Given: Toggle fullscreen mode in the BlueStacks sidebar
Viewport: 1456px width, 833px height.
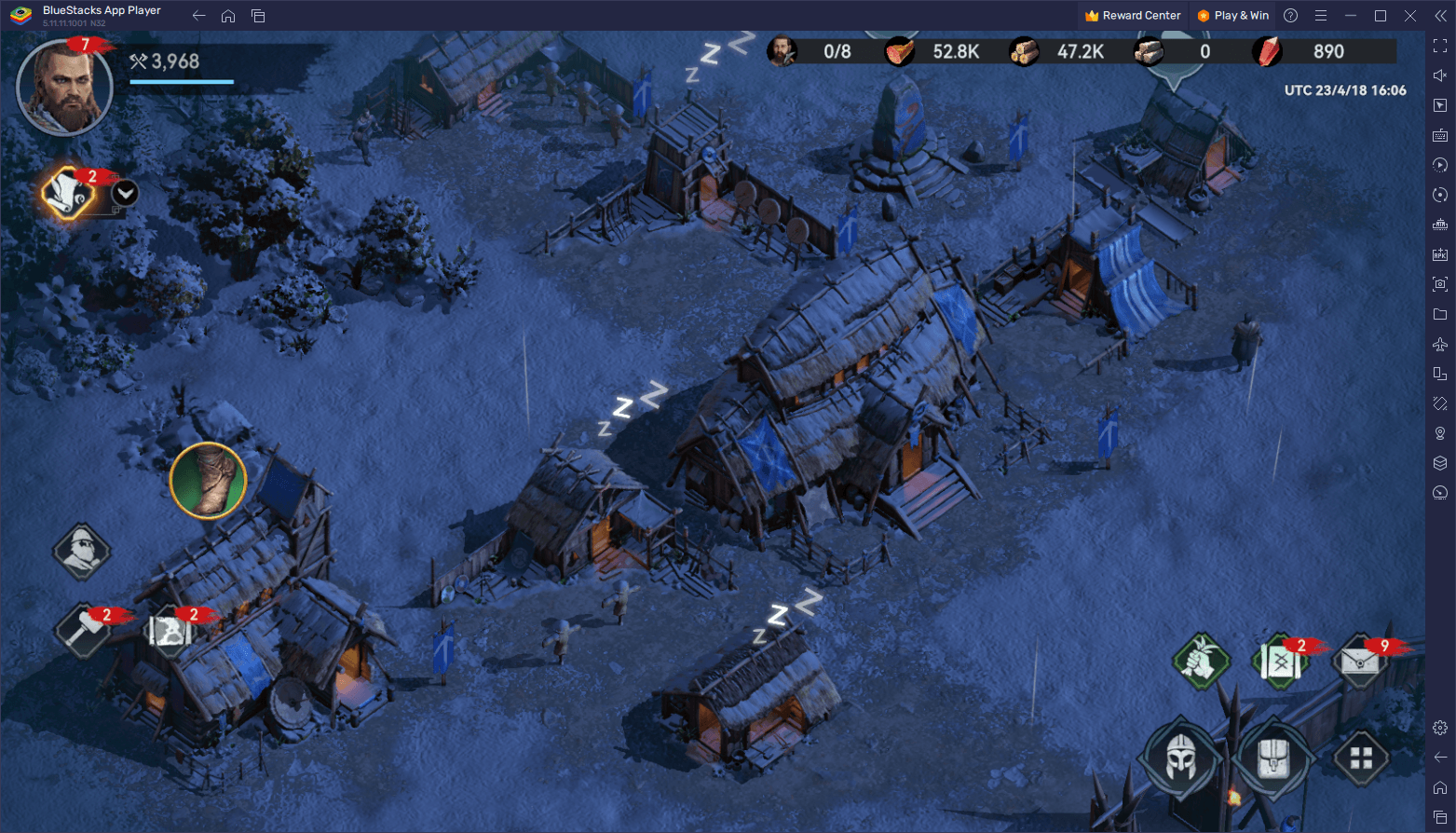Looking at the screenshot, I should (1439, 45).
